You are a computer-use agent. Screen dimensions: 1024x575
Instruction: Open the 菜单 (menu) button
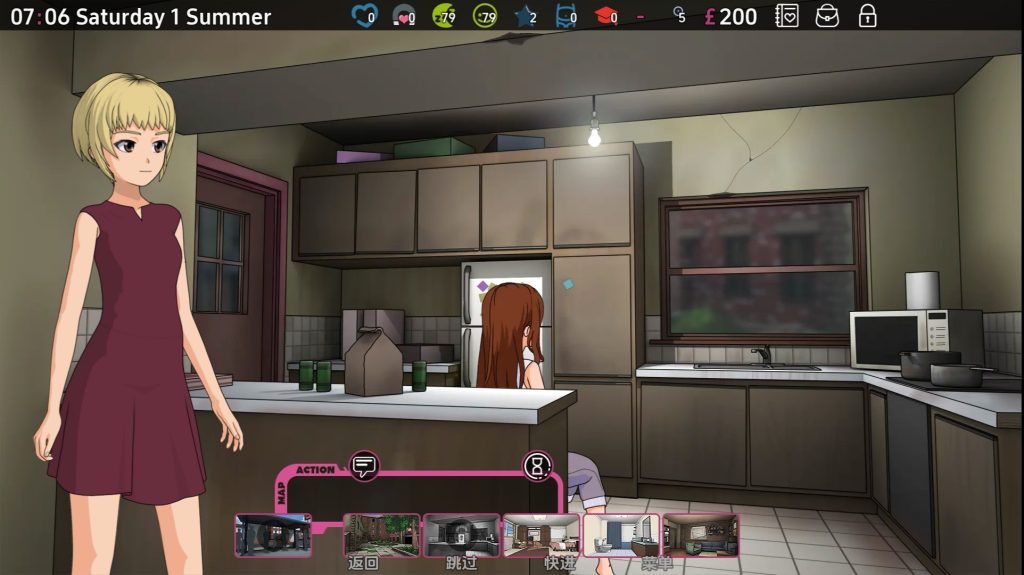tap(657, 564)
